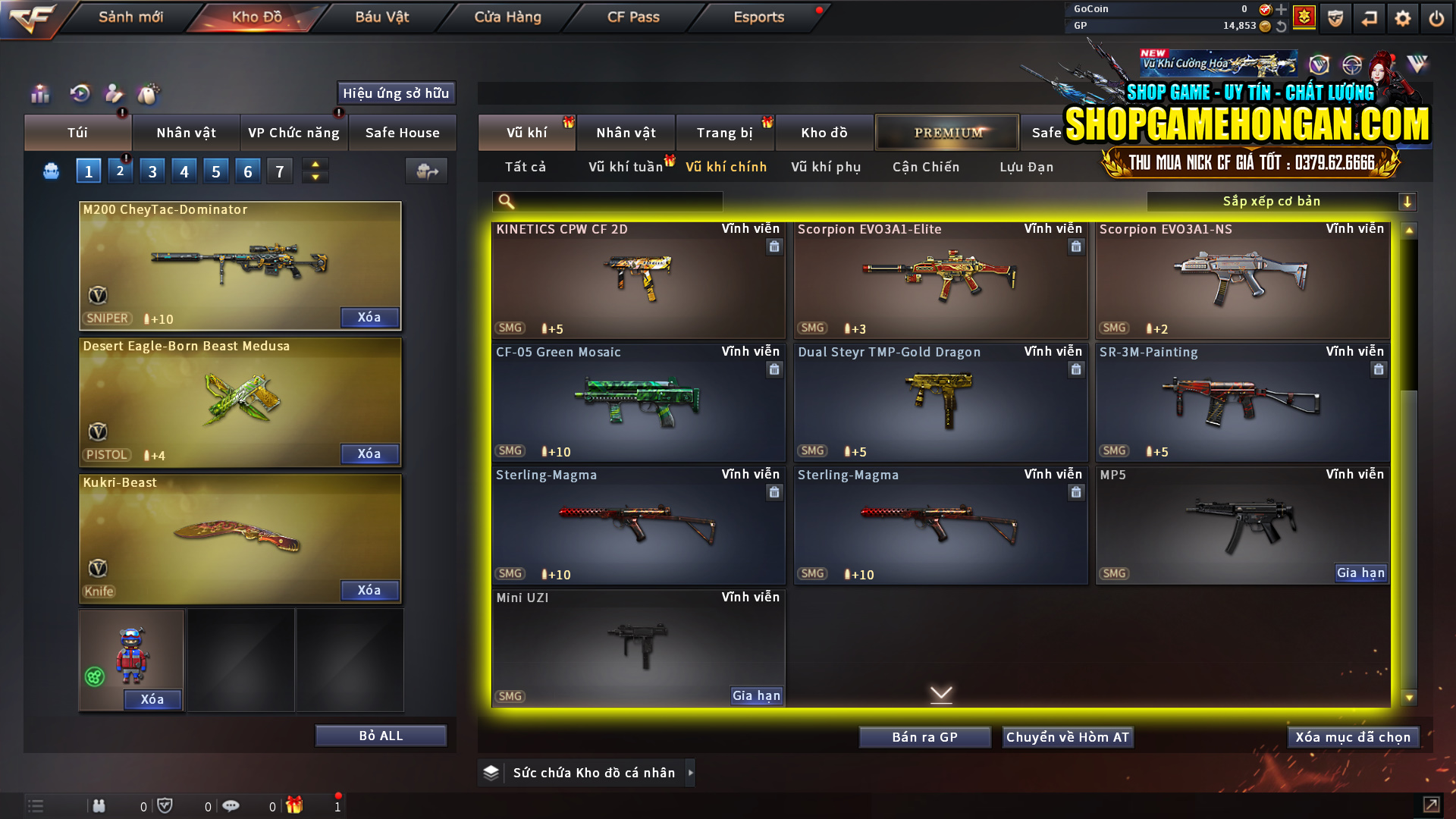Select bag slot 3 in the inventory
This screenshot has width=1456, height=819.
pyautogui.click(x=152, y=170)
